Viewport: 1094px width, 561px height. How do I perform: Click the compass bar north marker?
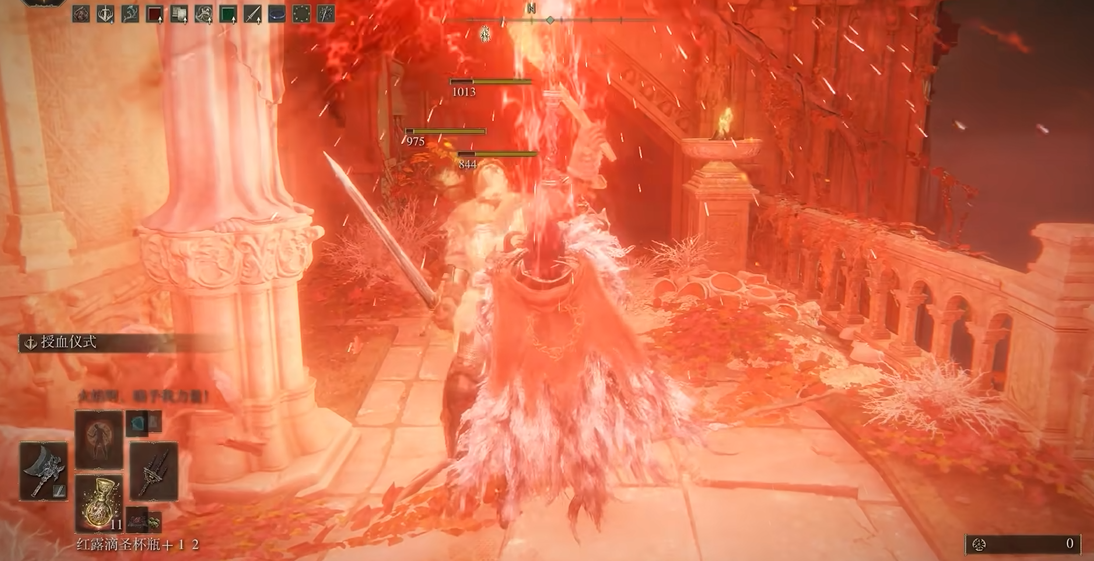530,8
